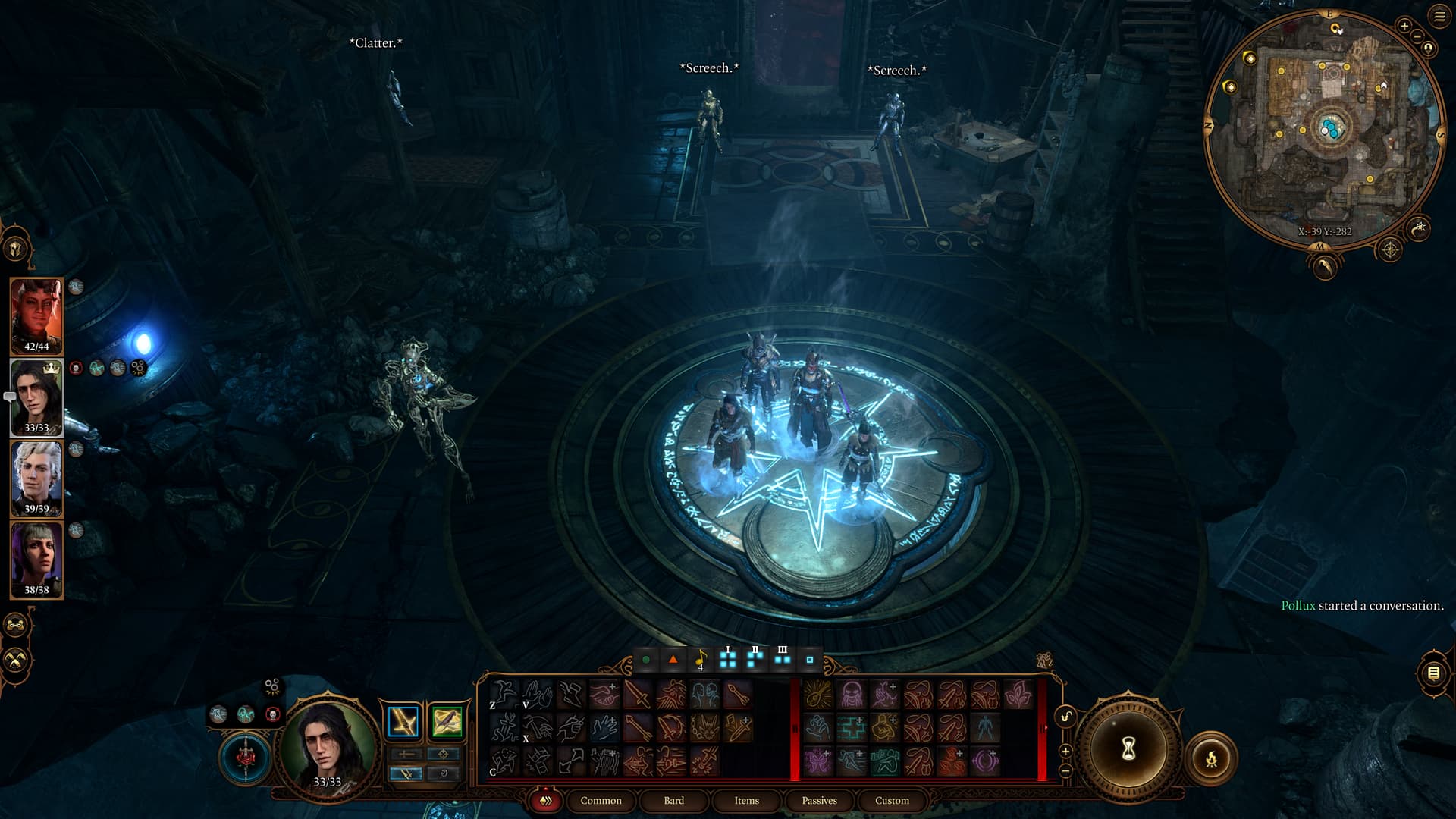This screenshot has width=1456, height=819.
Task: Select the melee weapon set slot
Action: (x=403, y=722)
